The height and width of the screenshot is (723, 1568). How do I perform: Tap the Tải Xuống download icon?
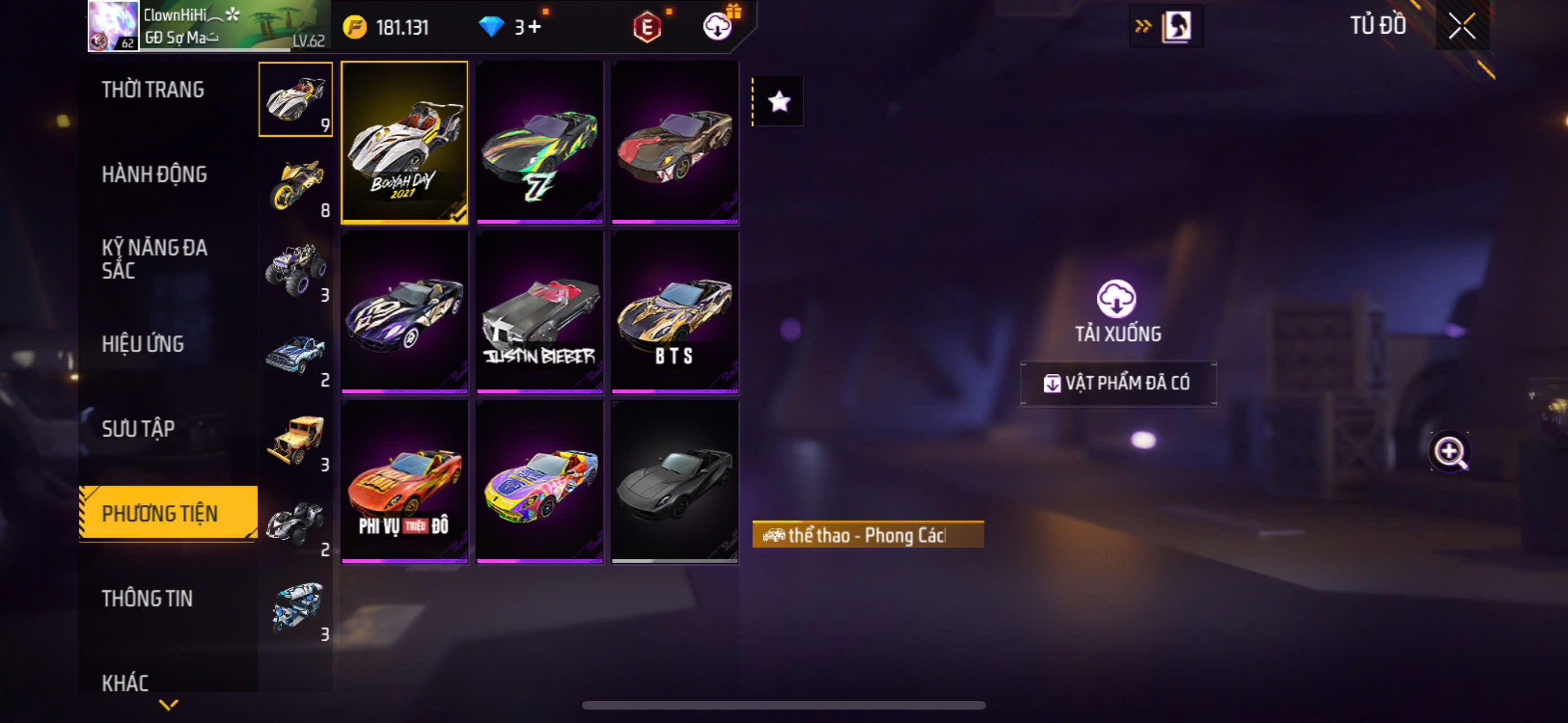coord(1117,299)
